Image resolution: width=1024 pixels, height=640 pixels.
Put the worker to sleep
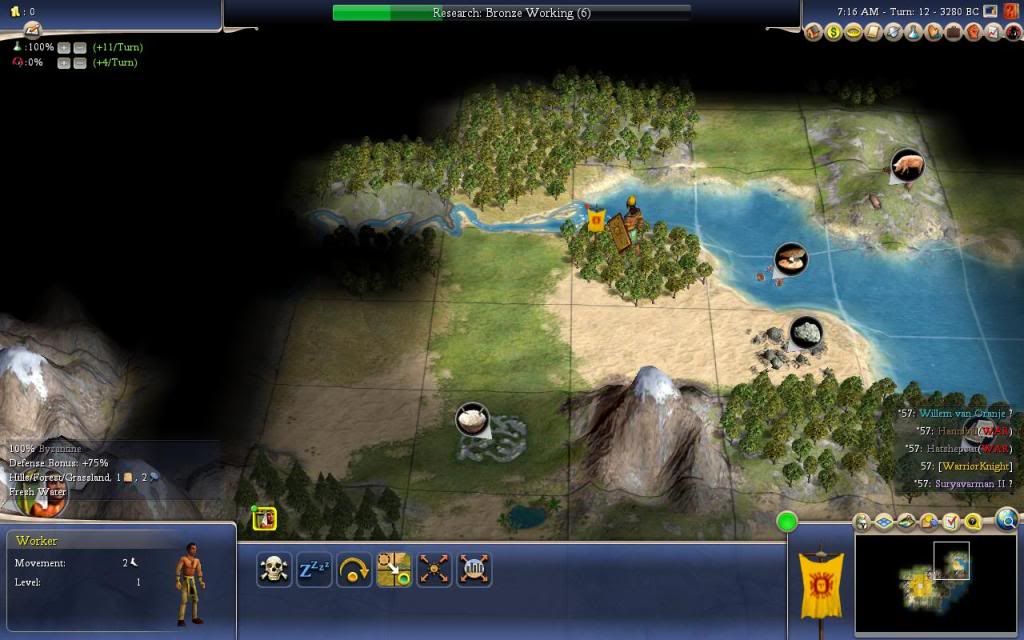pyautogui.click(x=313, y=570)
